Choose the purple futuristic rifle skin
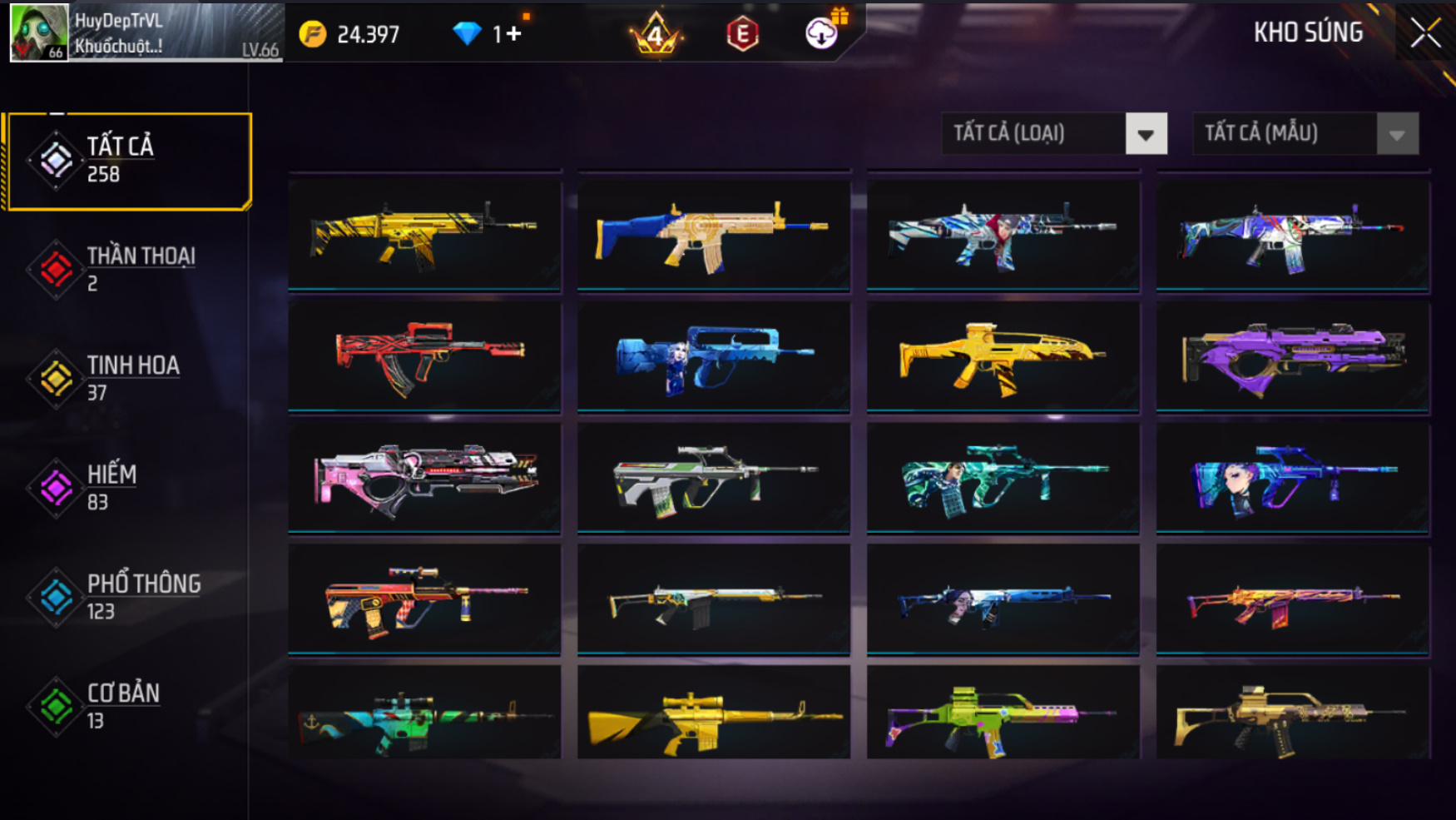The height and width of the screenshot is (820, 1456). click(1293, 355)
